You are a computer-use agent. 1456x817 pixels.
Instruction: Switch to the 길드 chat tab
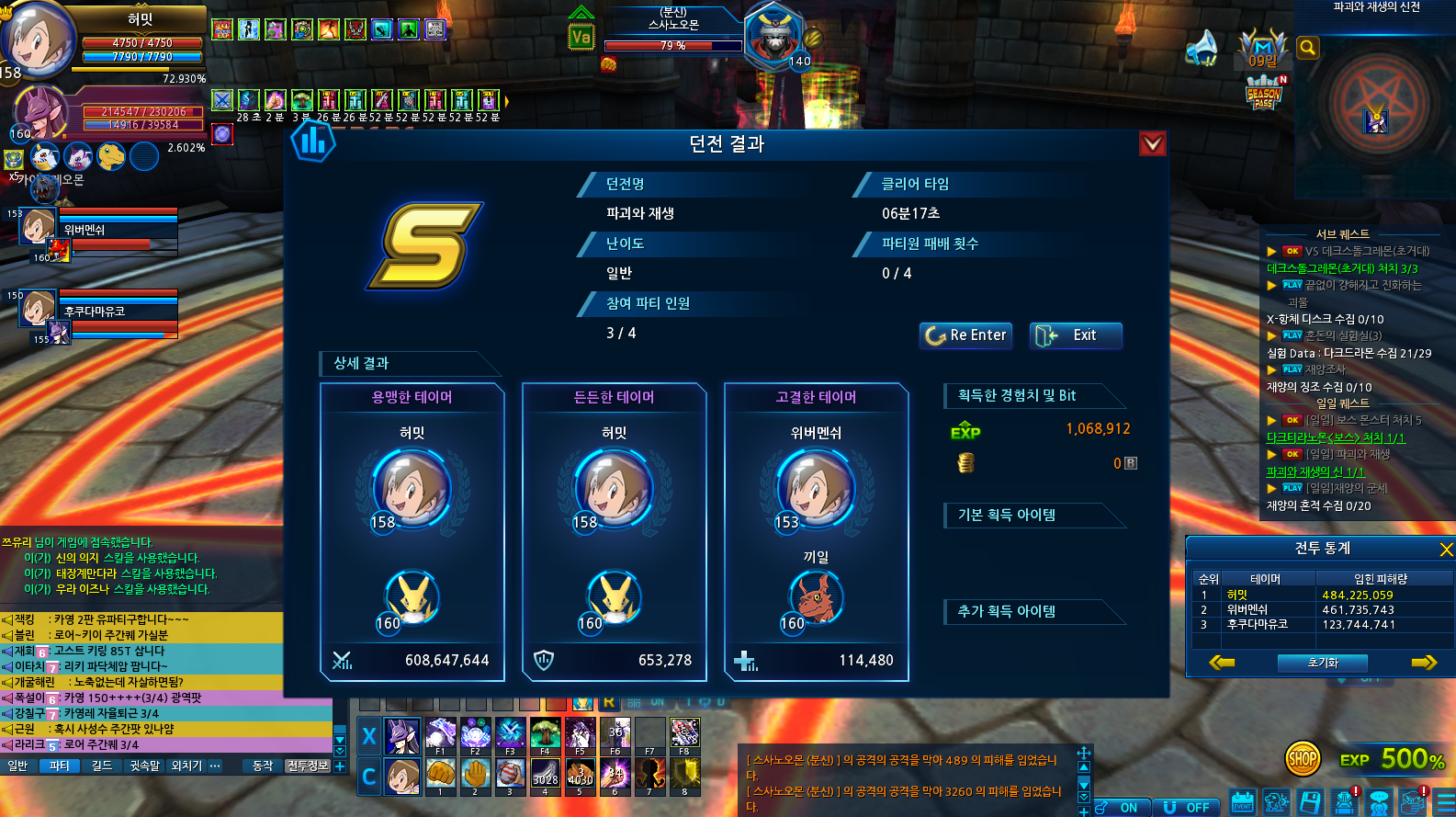(102, 766)
